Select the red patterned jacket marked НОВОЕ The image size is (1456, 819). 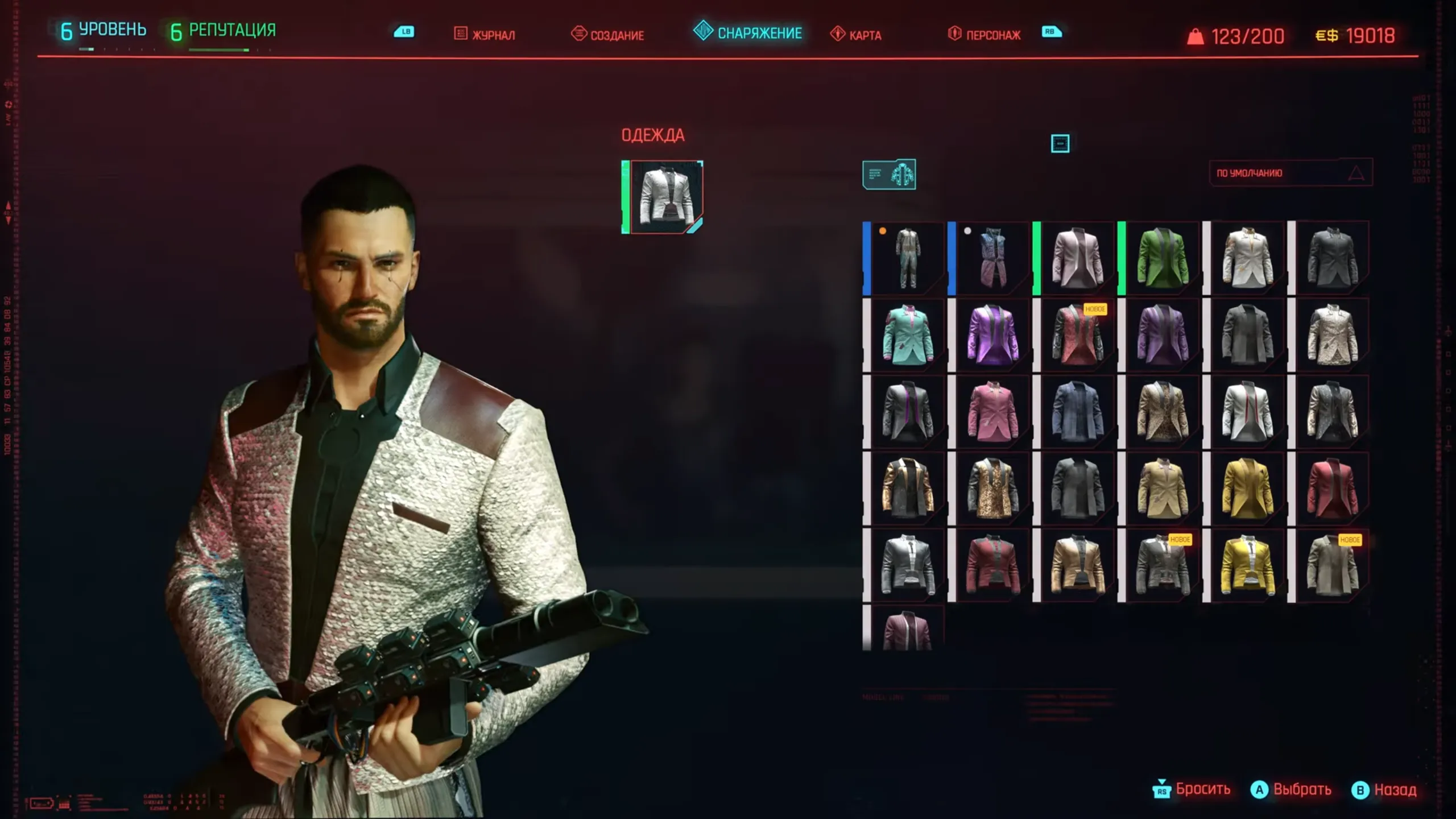tap(1077, 335)
